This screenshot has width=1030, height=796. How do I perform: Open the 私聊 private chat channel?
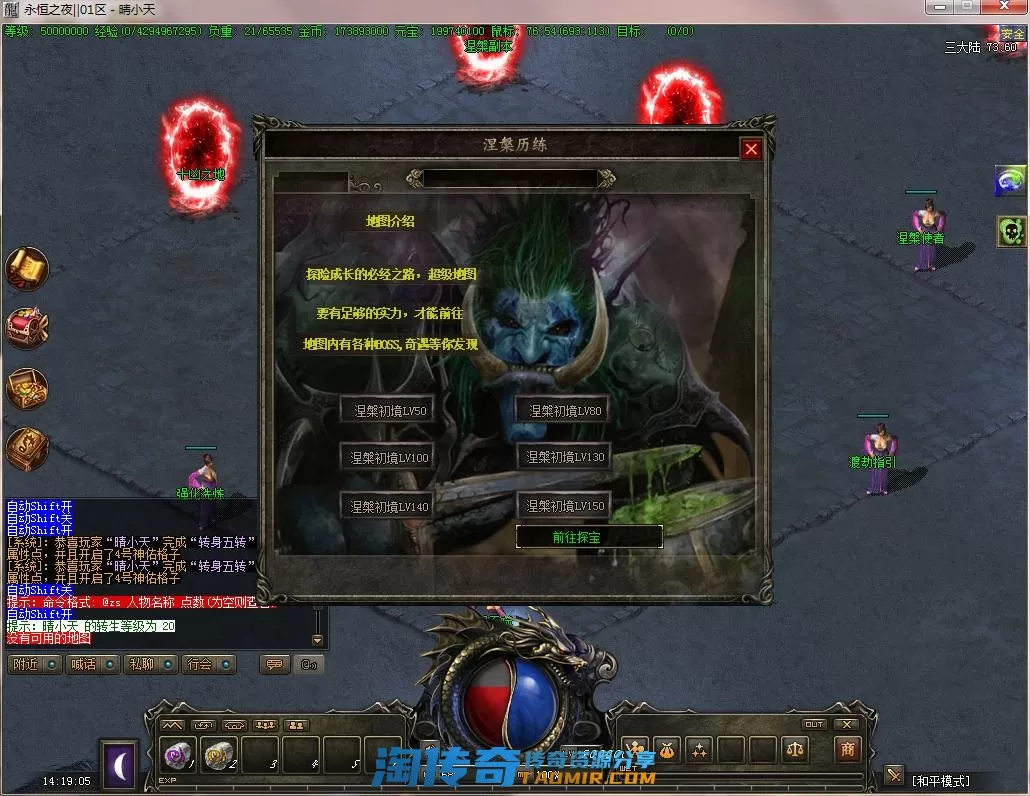[x=151, y=664]
